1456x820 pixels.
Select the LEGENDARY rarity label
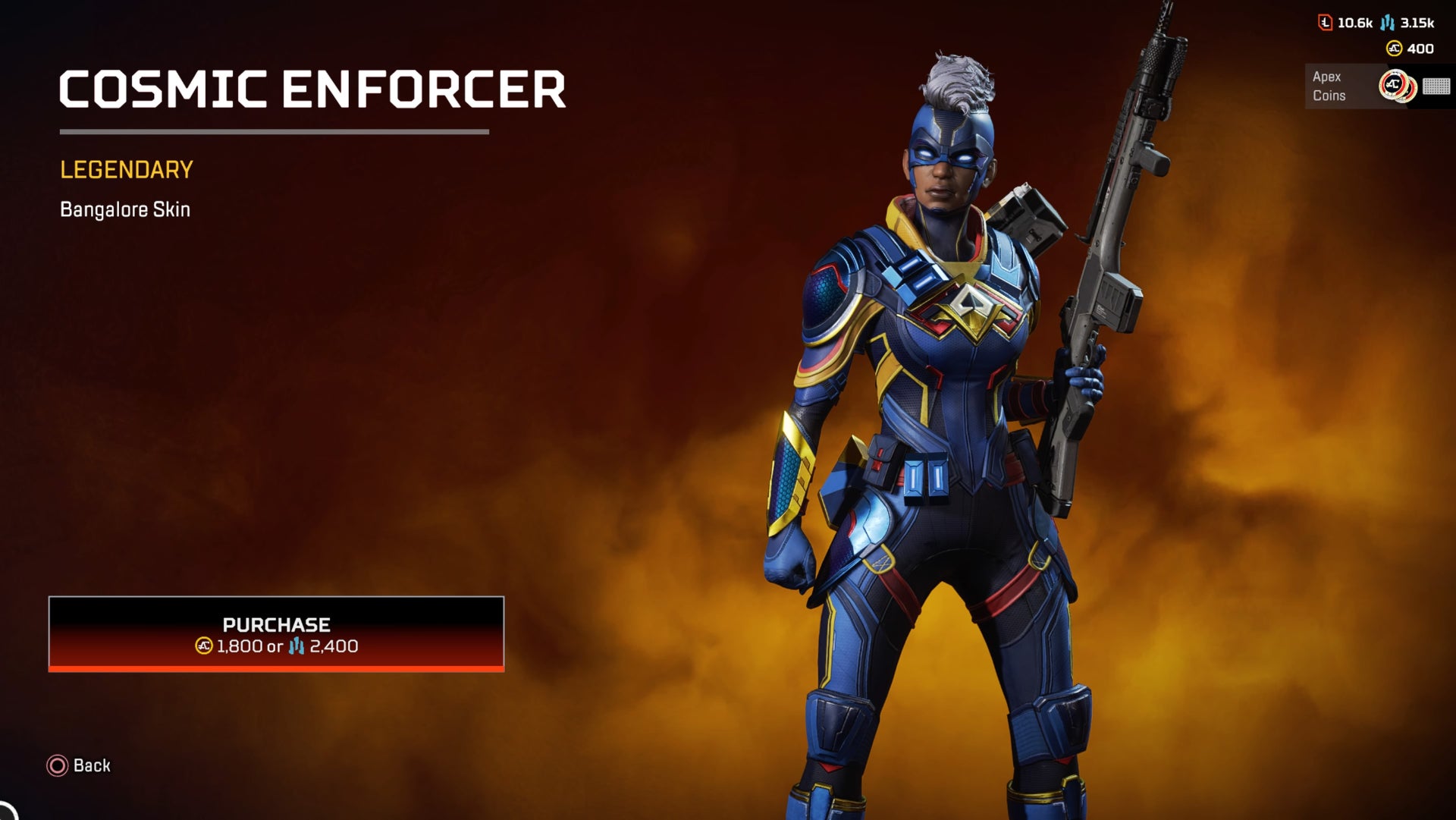tap(126, 169)
